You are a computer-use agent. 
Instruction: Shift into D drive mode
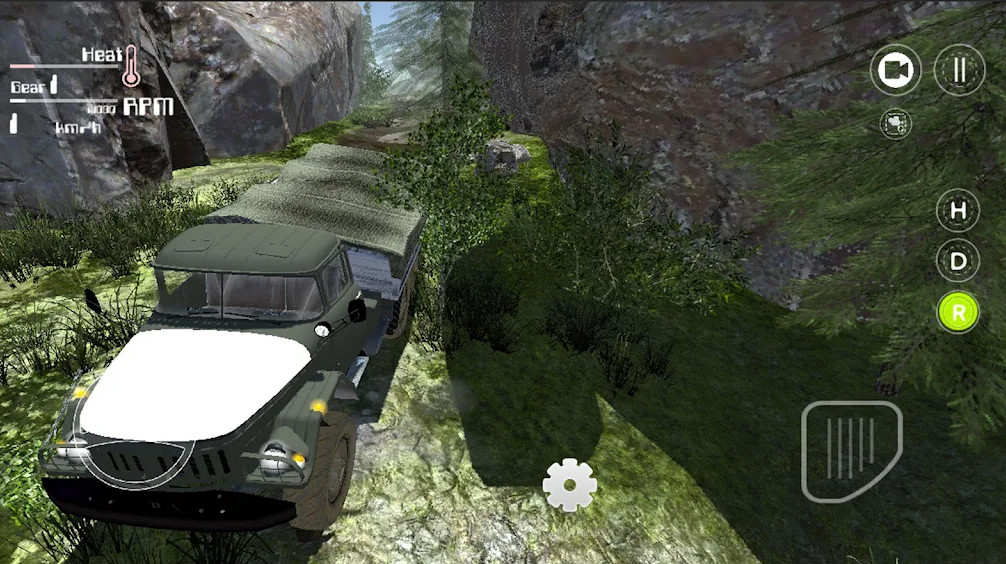[958, 262]
